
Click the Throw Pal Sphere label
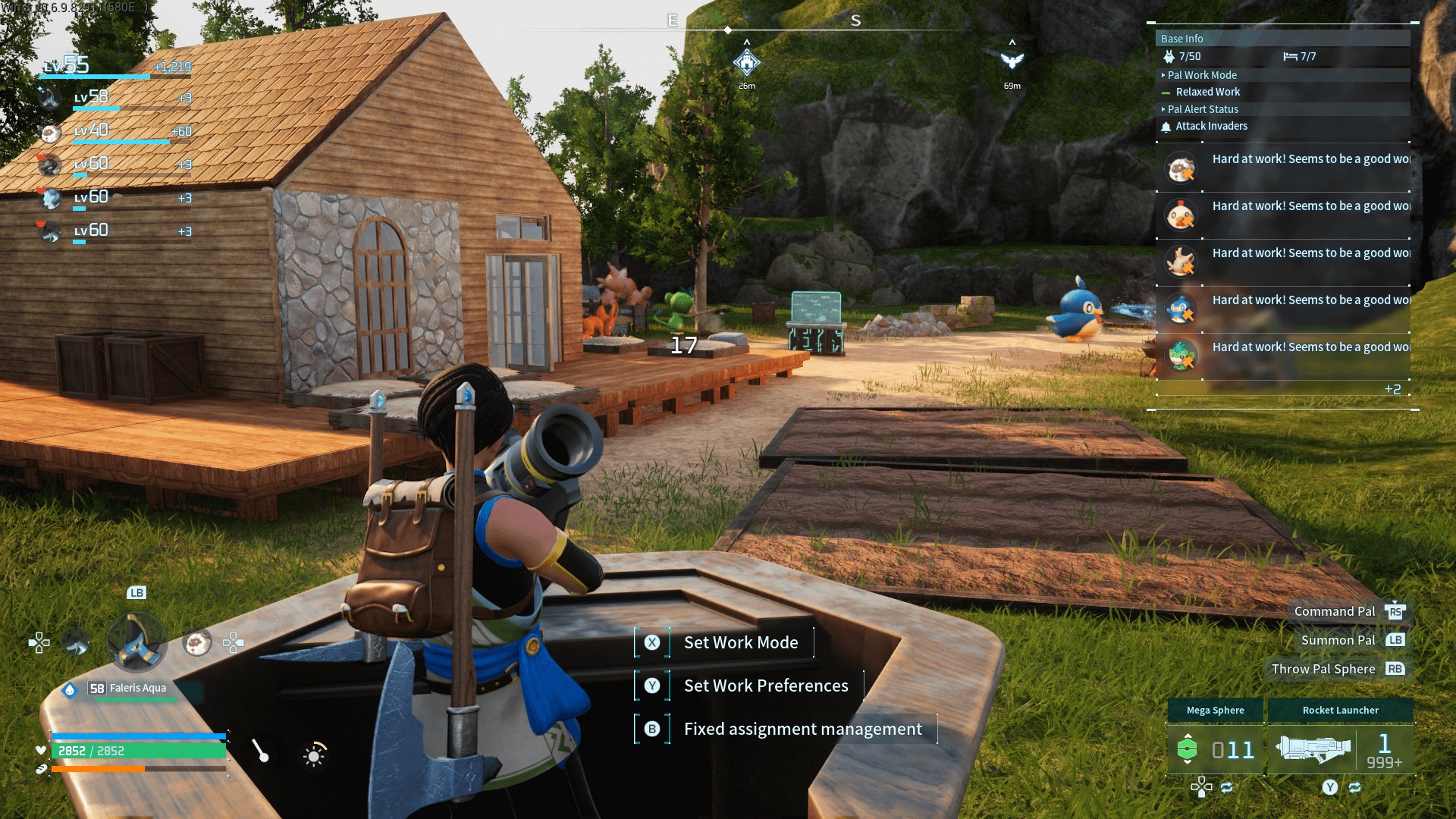coord(1323,669)
